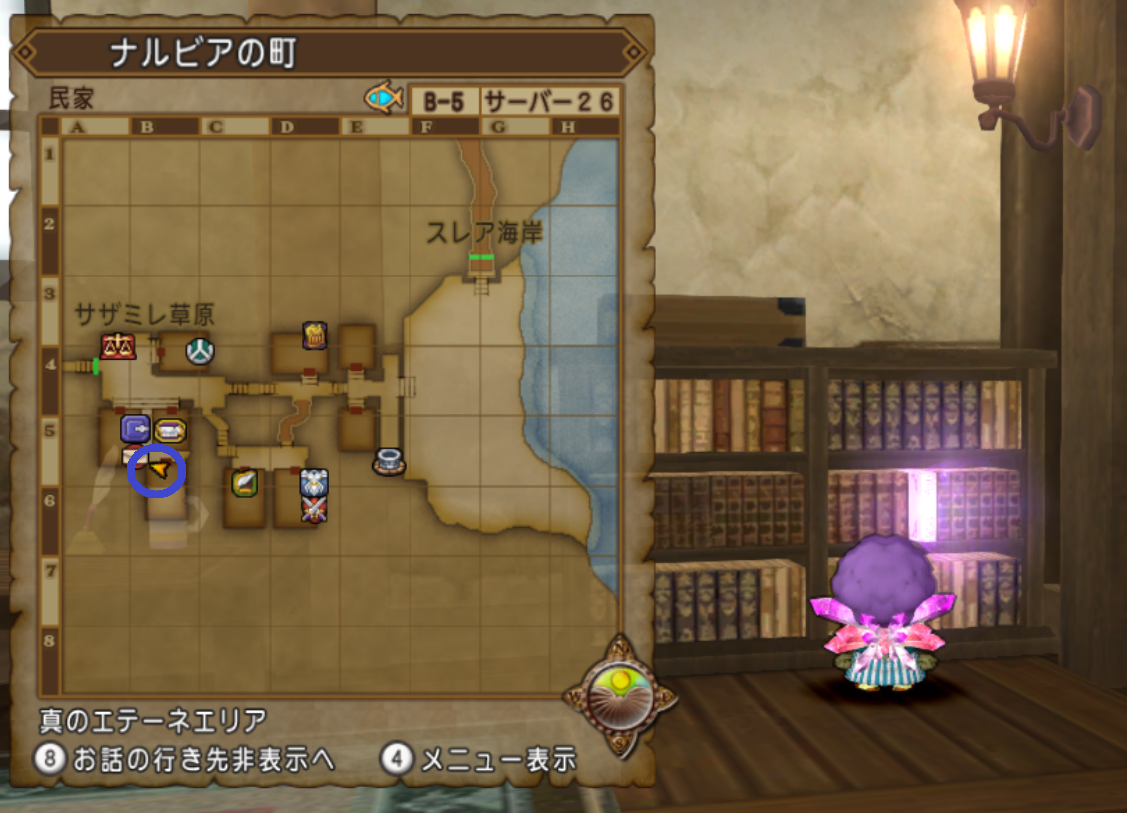Click the teal round emblem map marker

[x=201, y=351]
